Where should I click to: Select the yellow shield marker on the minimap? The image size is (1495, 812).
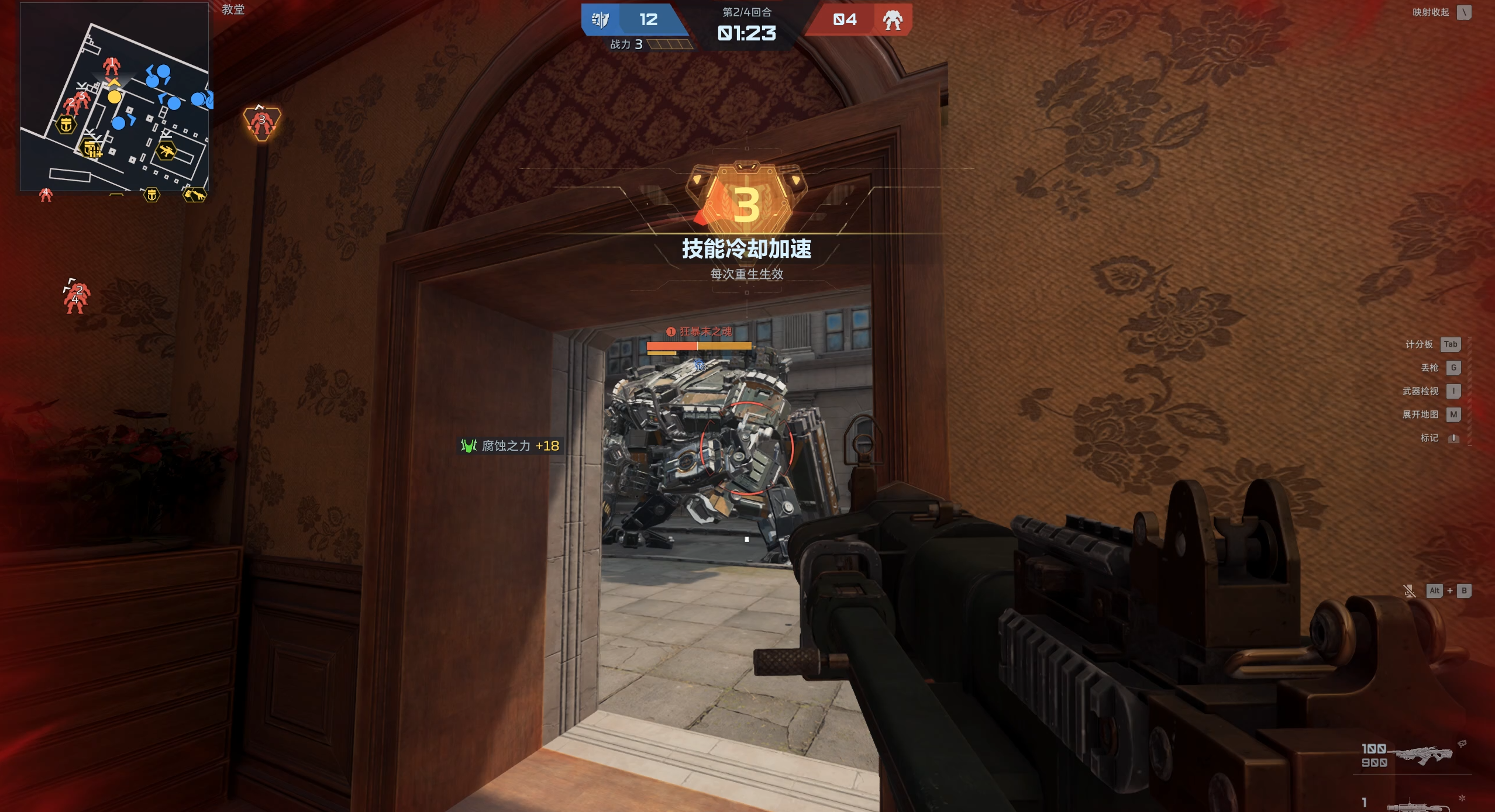coord(66,125)
